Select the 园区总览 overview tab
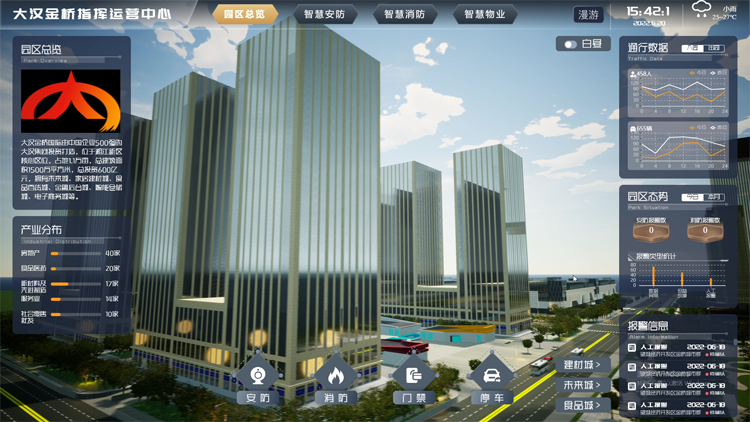Screen dimensions: 750x422 click(245, 15)
